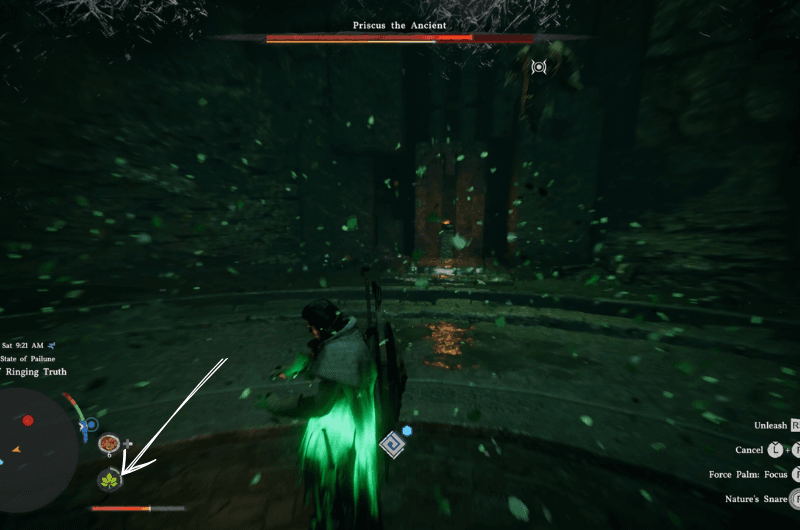The image size is (800, 530).
Task: Select the green leaf ability icon
Action: pos(107,482)
